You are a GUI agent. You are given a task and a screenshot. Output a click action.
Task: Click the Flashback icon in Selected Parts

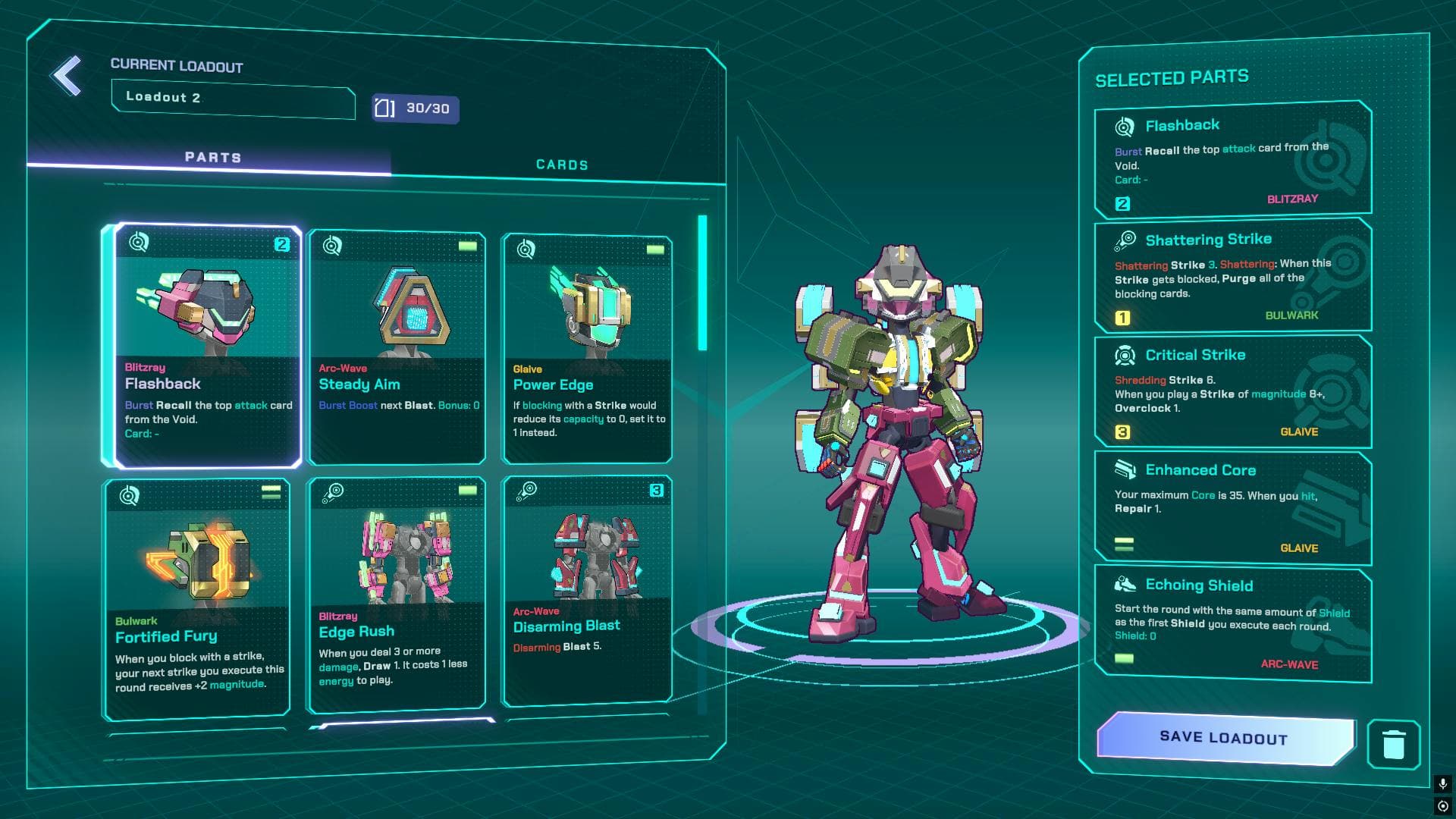1127,125
